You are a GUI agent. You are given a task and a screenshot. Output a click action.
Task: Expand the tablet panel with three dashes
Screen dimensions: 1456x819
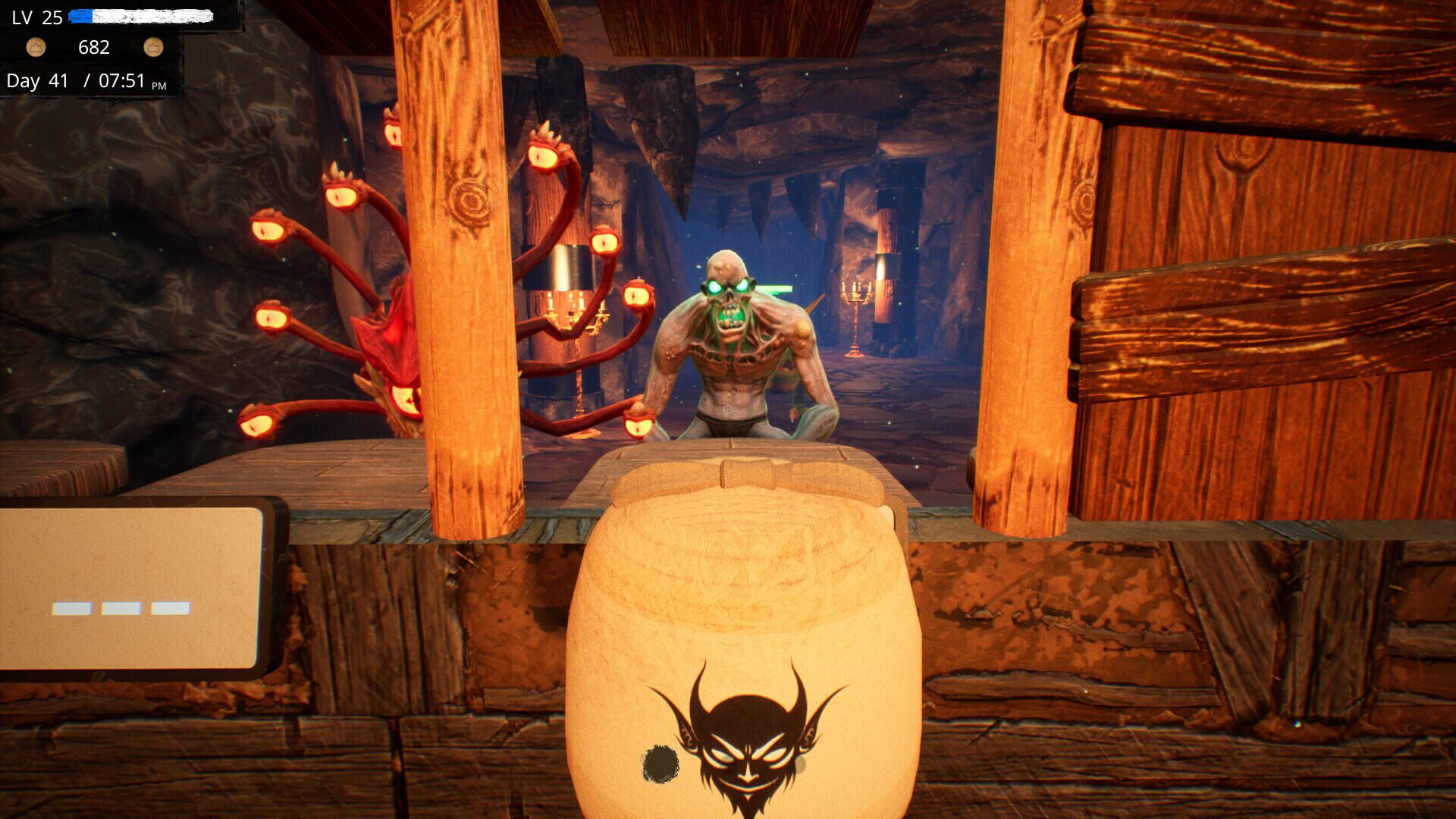121,605
